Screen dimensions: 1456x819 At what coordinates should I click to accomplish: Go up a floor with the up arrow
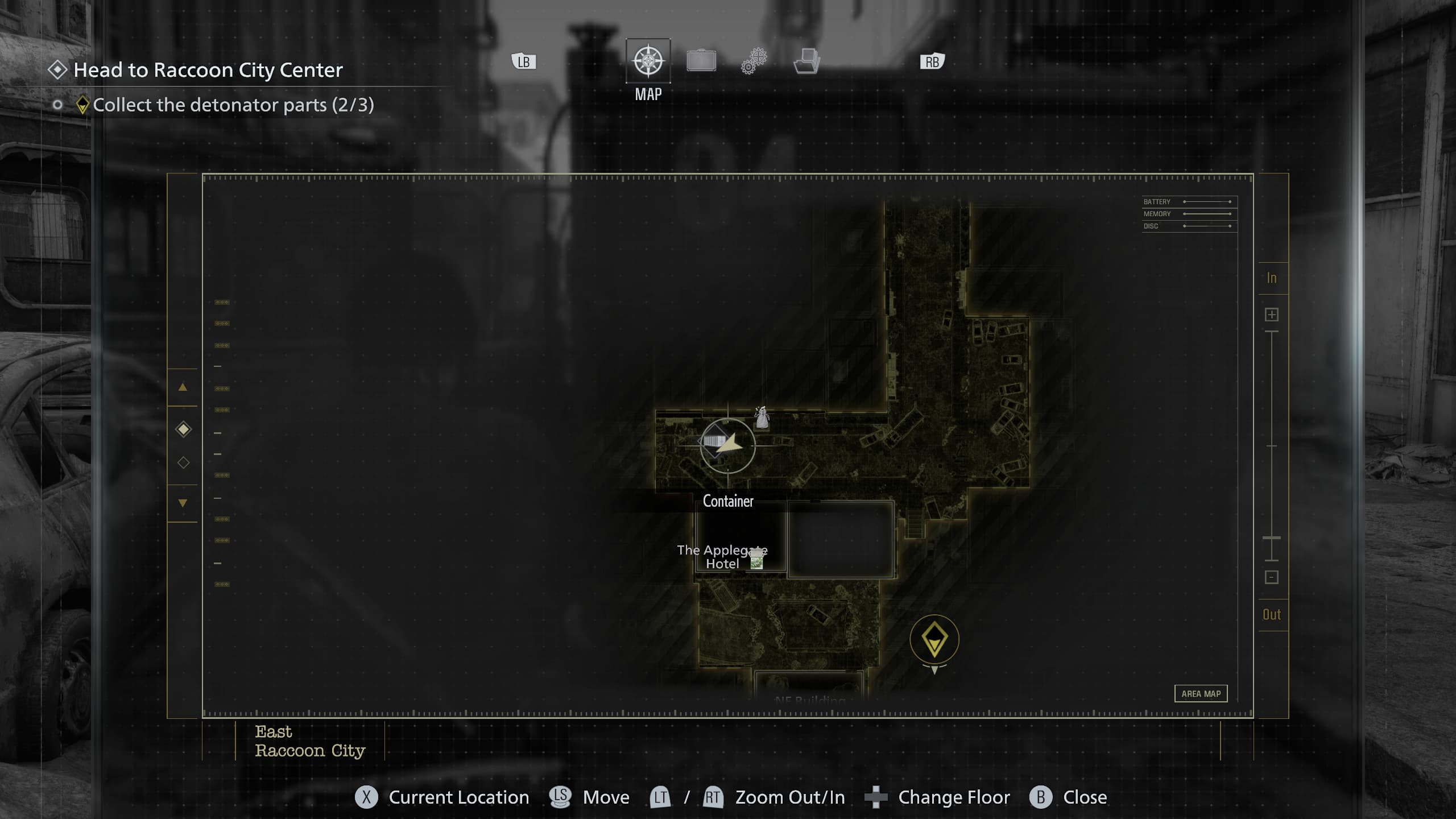tap(183, 387)
